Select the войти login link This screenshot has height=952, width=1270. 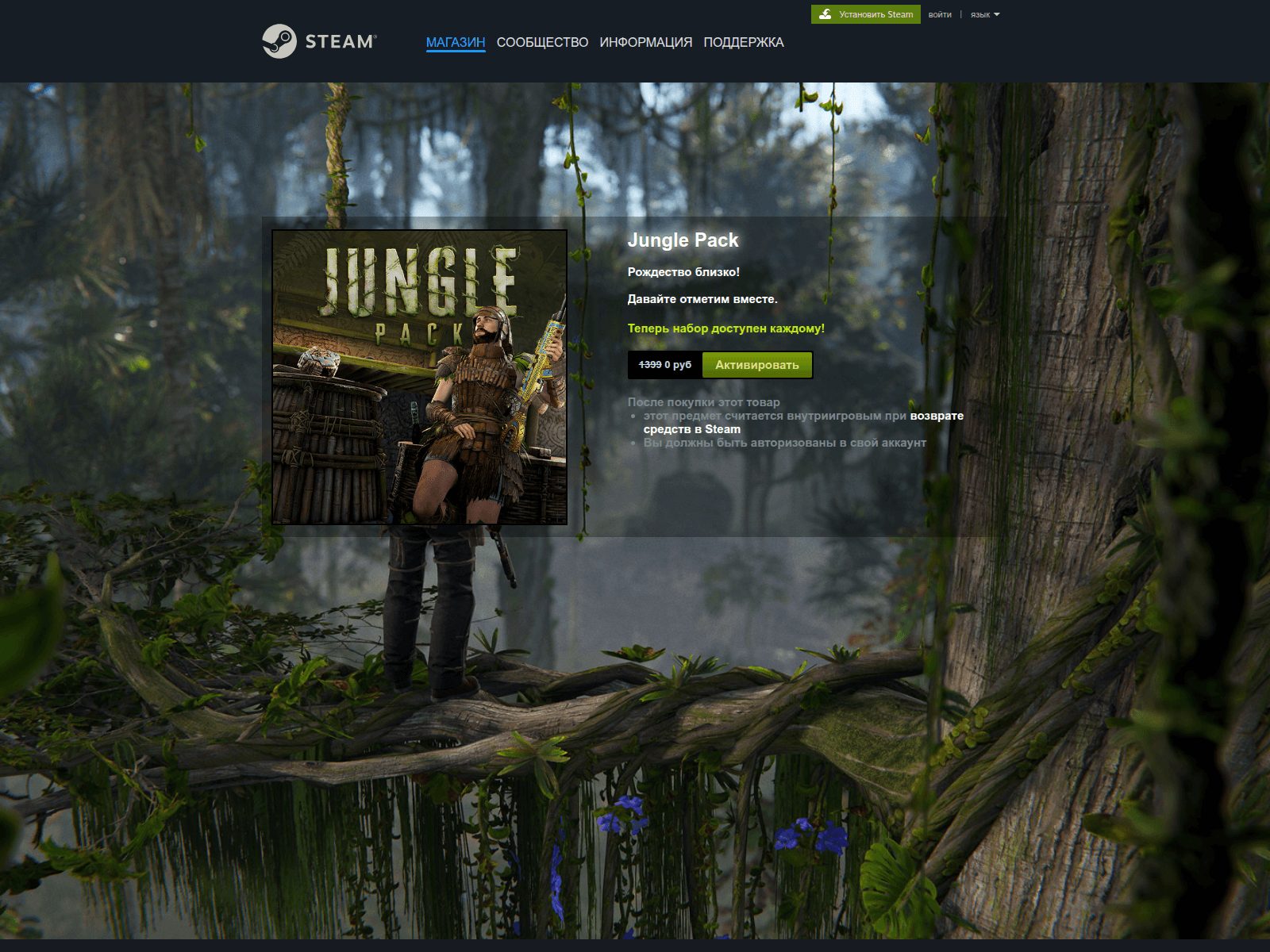coord(940,14)
